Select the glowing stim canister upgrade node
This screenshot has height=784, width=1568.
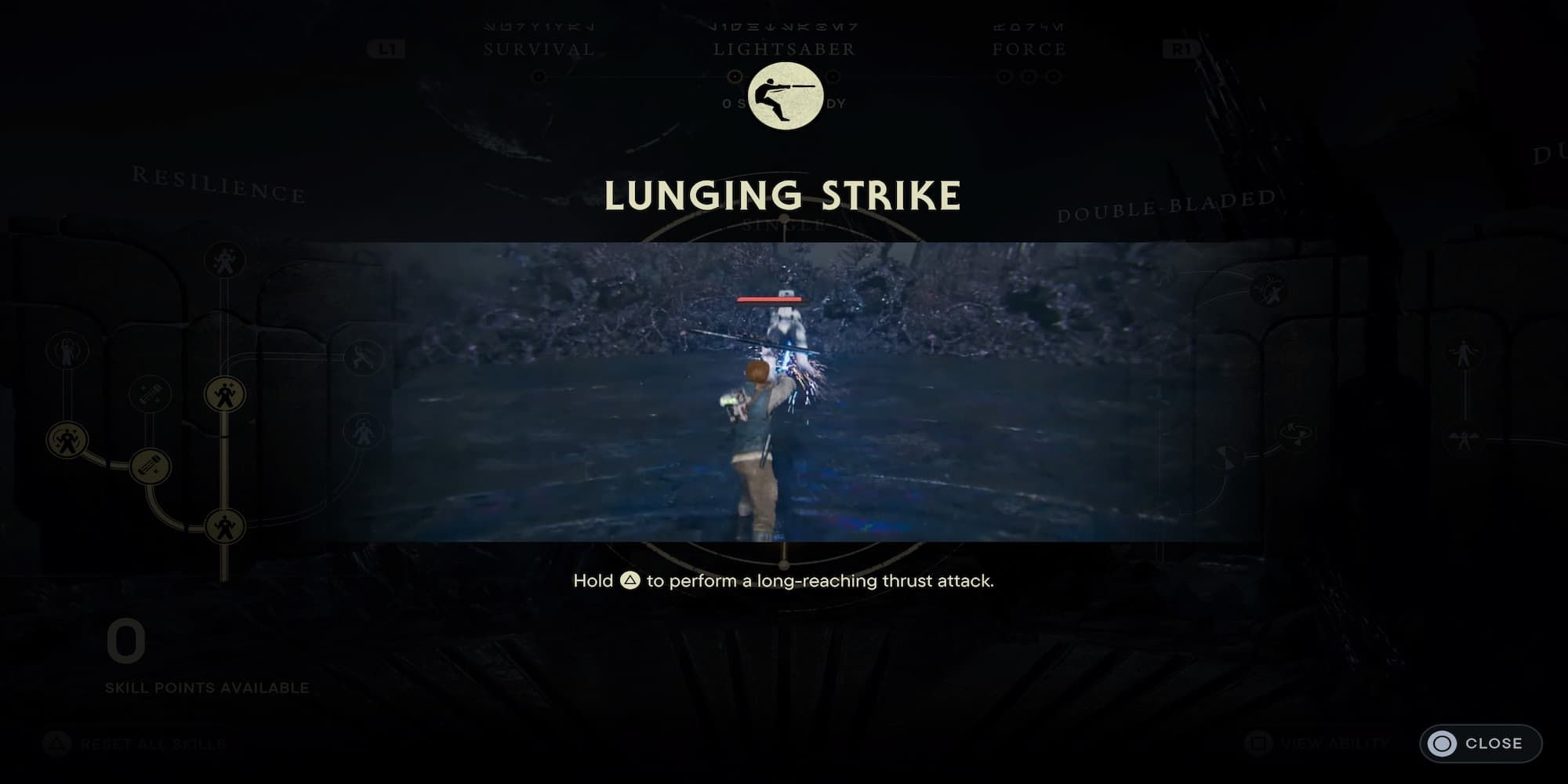150,466
